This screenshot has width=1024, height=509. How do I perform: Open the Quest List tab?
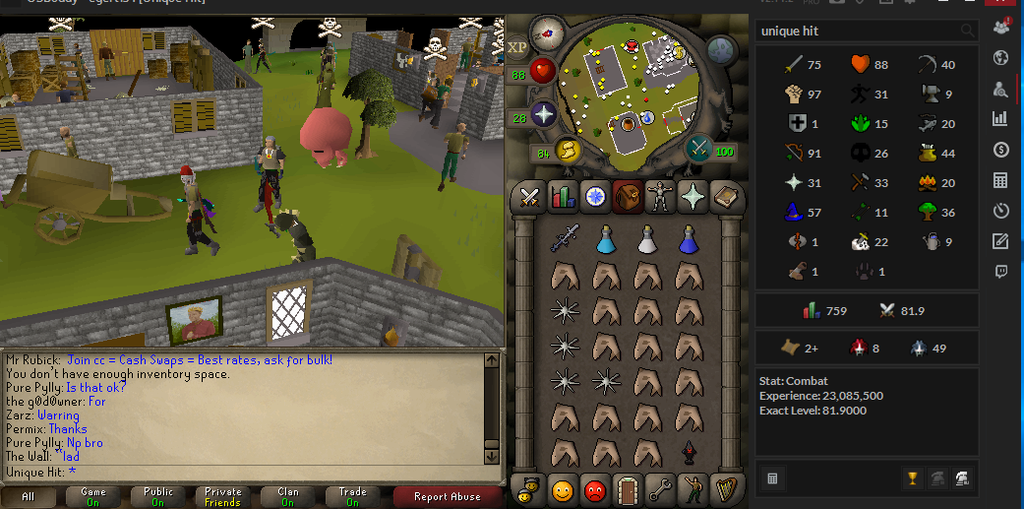595,197
